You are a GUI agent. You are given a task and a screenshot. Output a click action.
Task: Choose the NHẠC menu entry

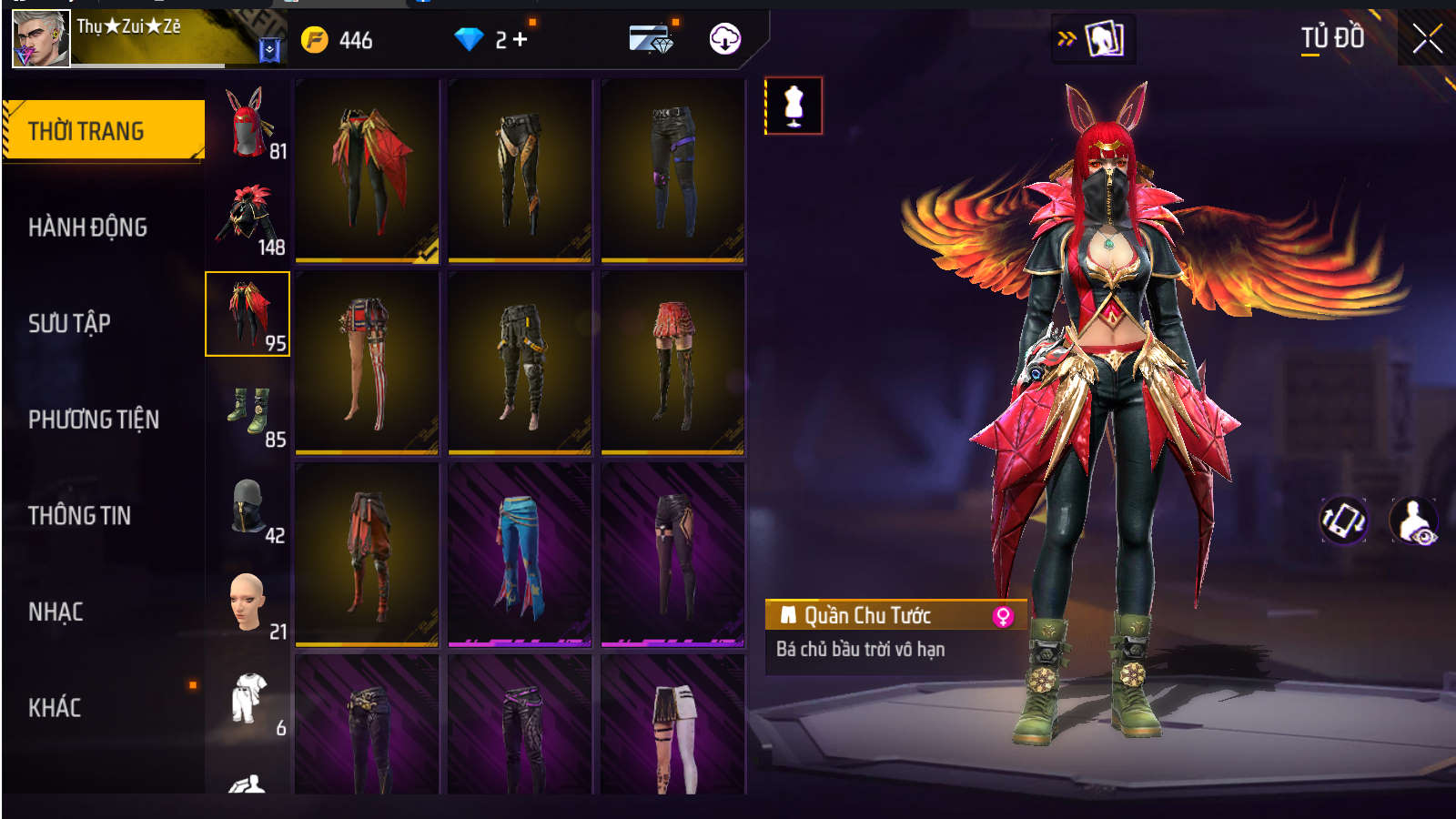tap(56, 612)
